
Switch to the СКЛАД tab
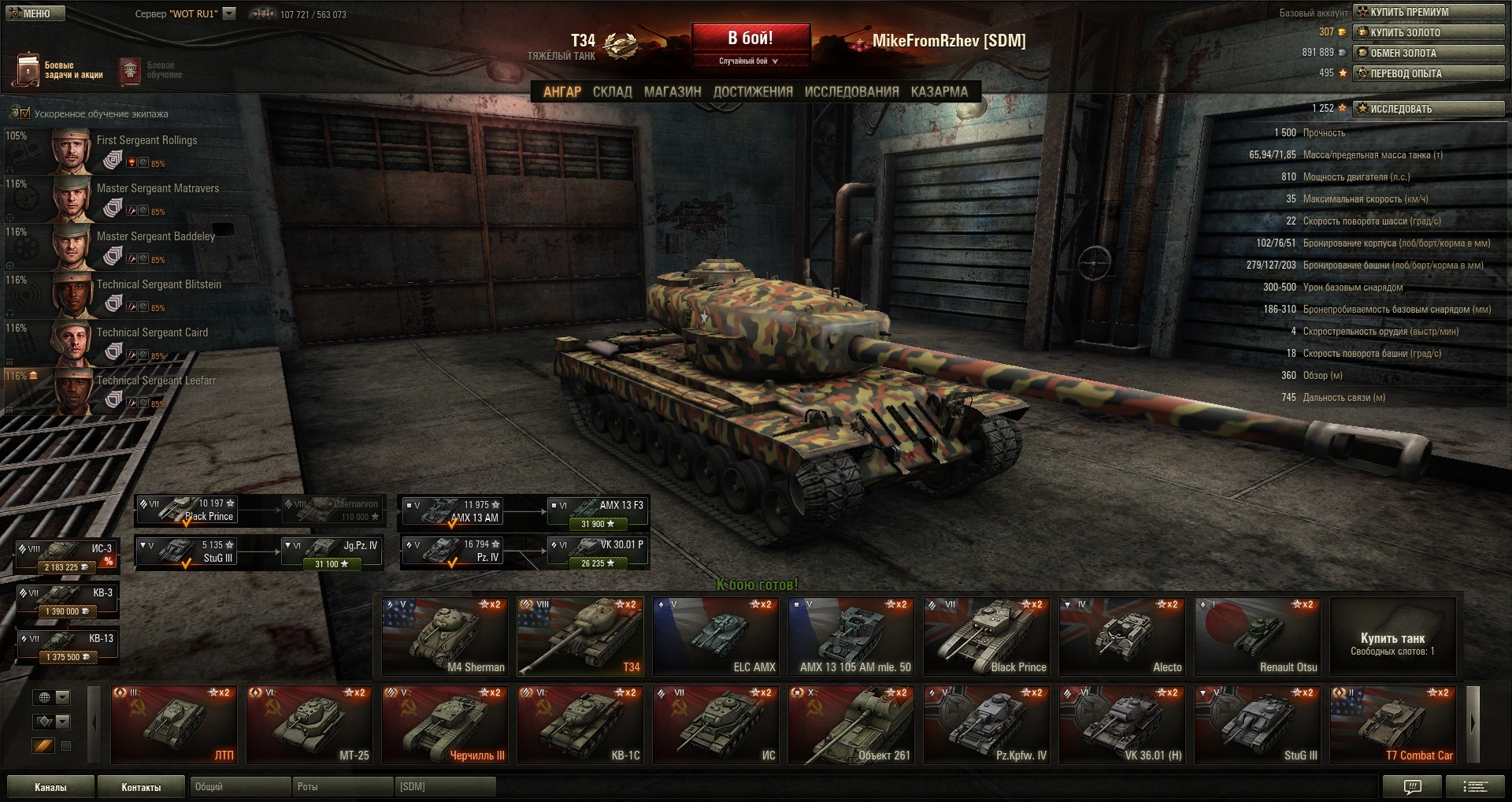tap(612, 91)
